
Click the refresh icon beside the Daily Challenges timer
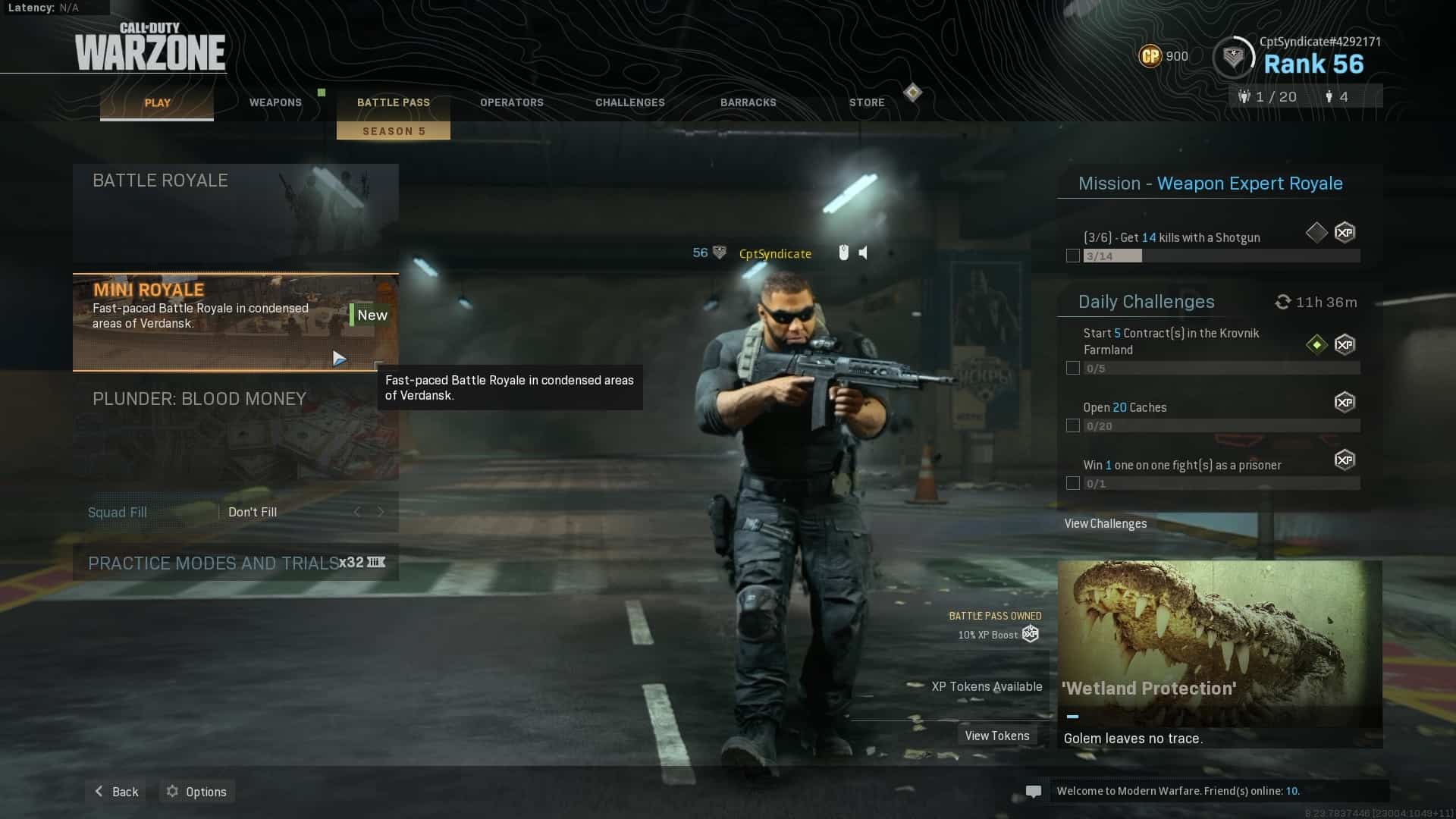pos(1282,301)
